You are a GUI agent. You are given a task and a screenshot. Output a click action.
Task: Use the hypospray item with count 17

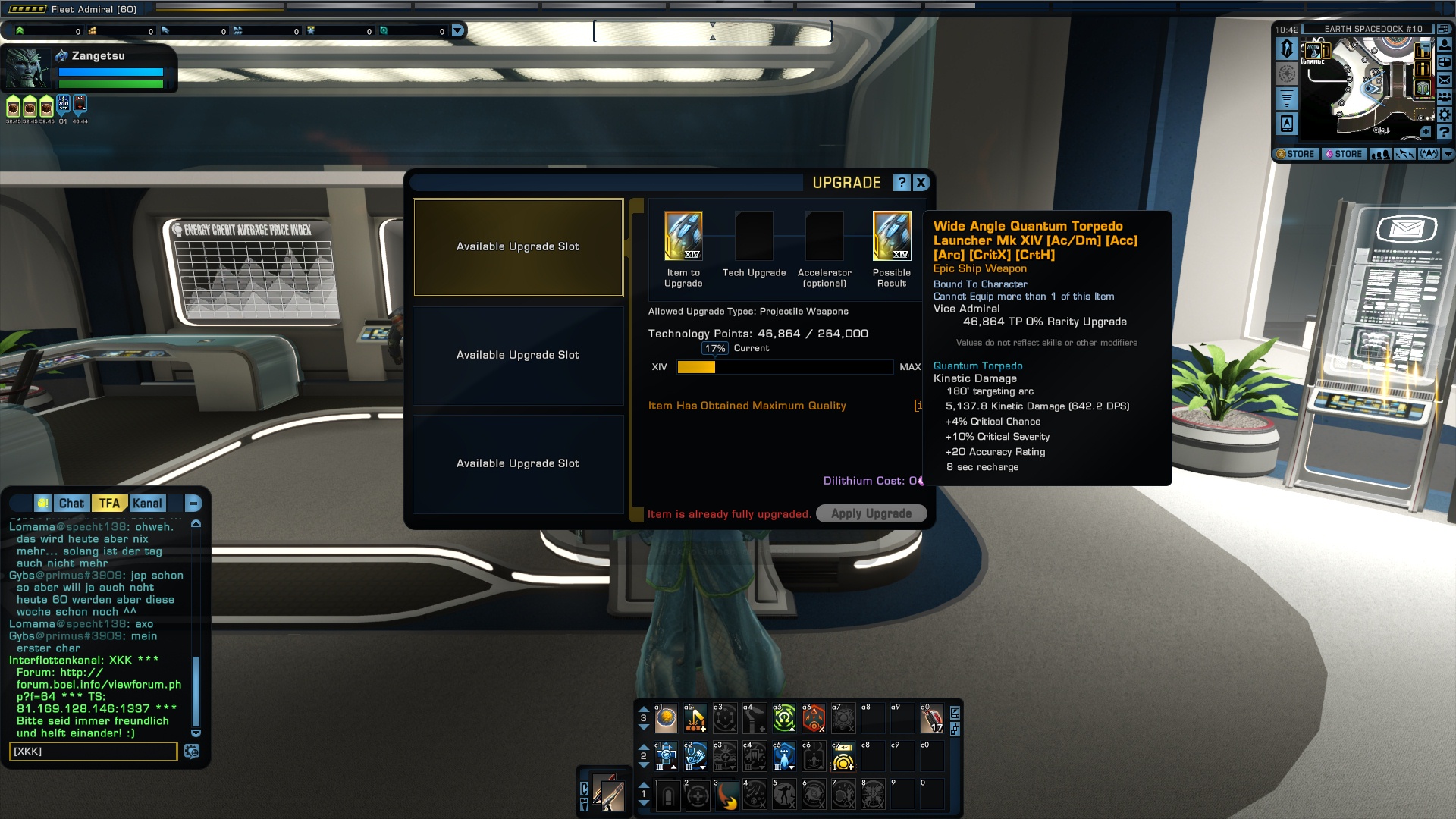click(932, 718)
